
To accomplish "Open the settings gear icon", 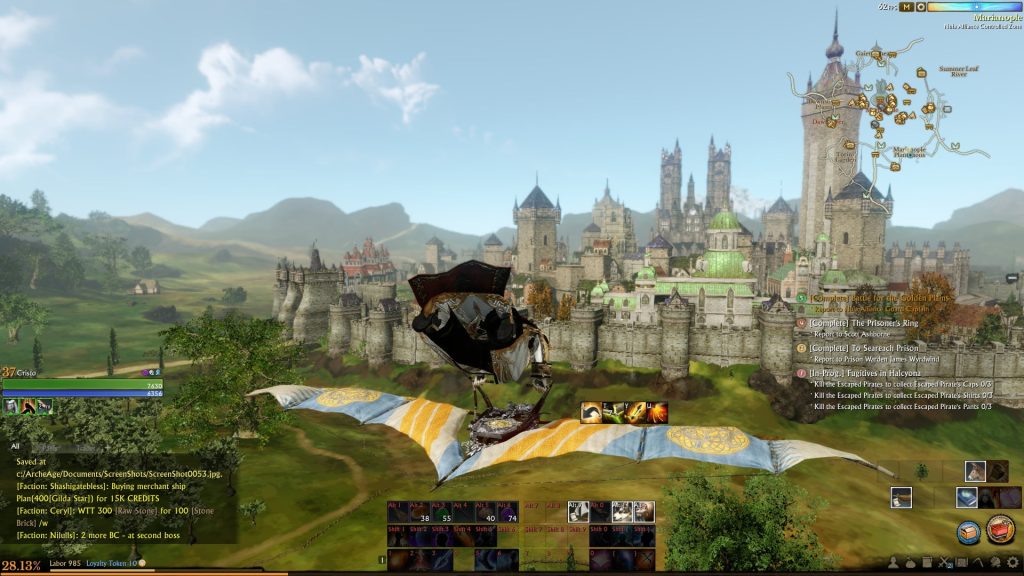I will (1014, 562).
